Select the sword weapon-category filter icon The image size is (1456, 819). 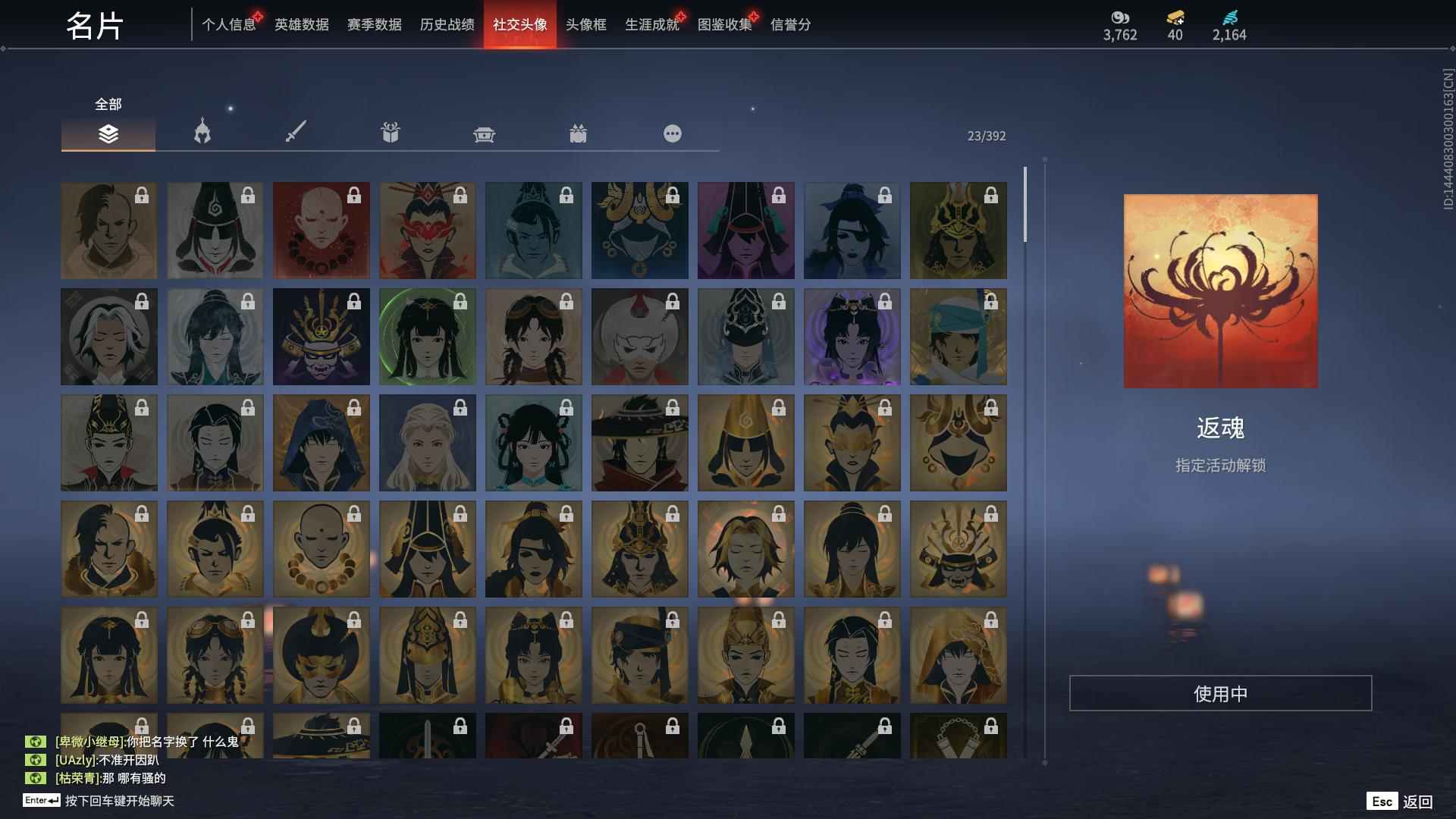tap(296, 132)
